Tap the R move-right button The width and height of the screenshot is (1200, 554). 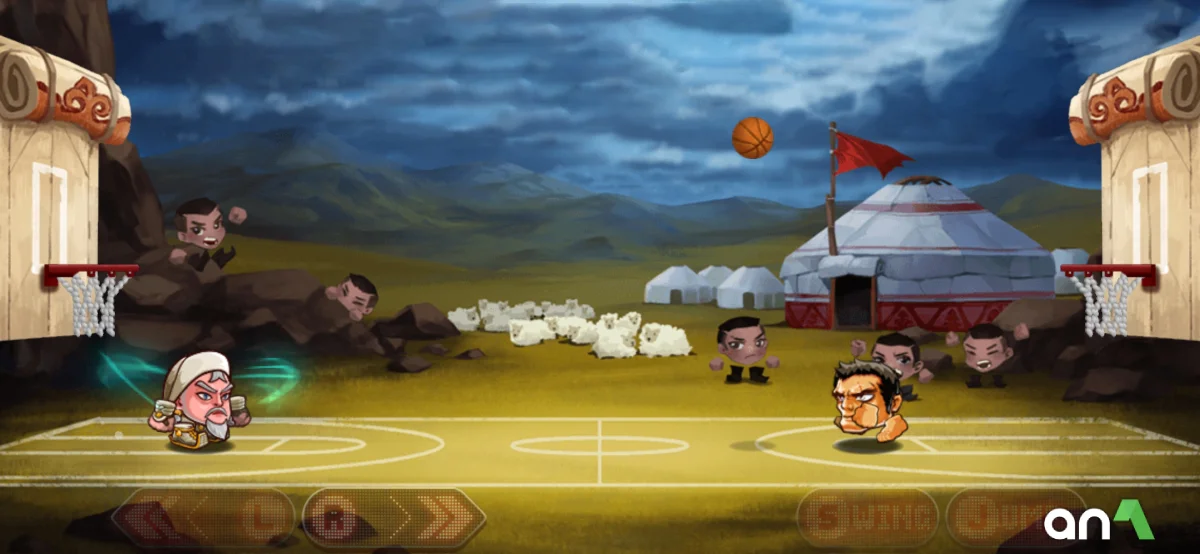tap(392, 518)
